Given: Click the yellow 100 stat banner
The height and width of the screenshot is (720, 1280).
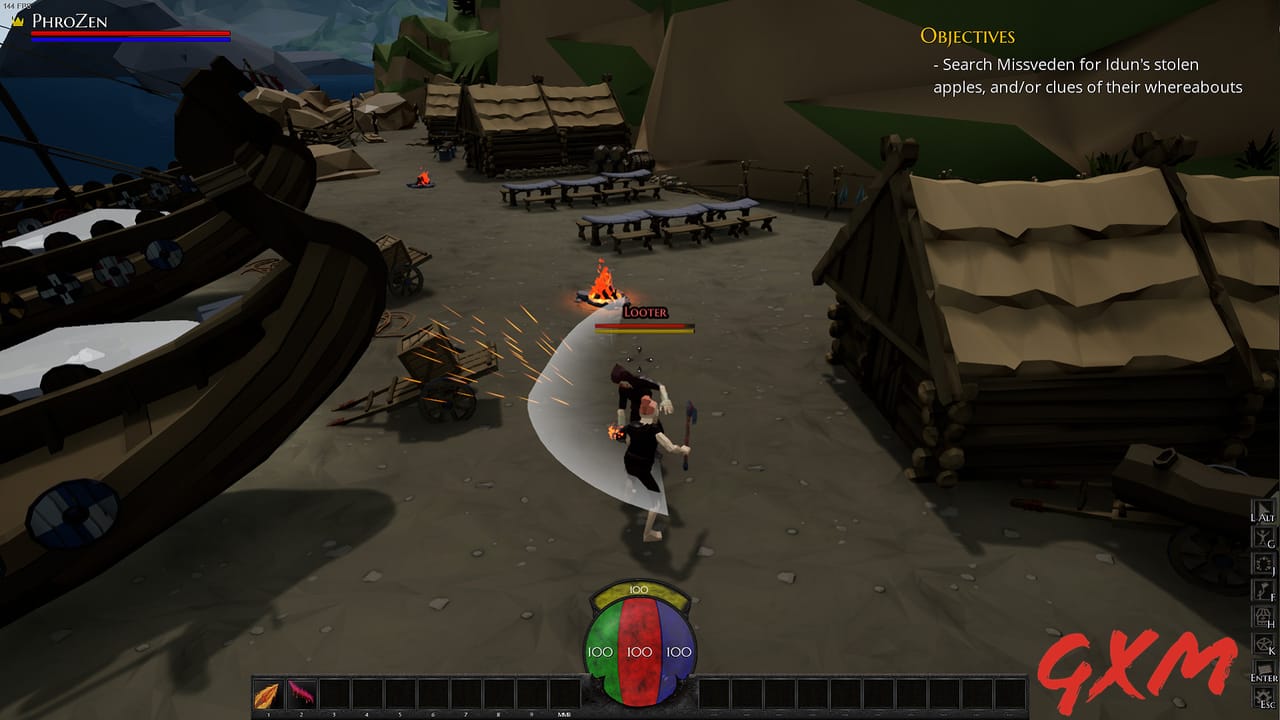Looking at the screenshot, I should point(640,590).
